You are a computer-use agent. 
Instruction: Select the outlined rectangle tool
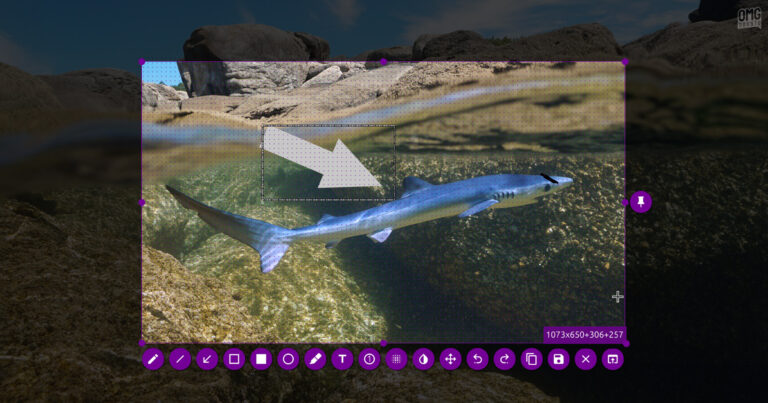[x=235, y=359]
